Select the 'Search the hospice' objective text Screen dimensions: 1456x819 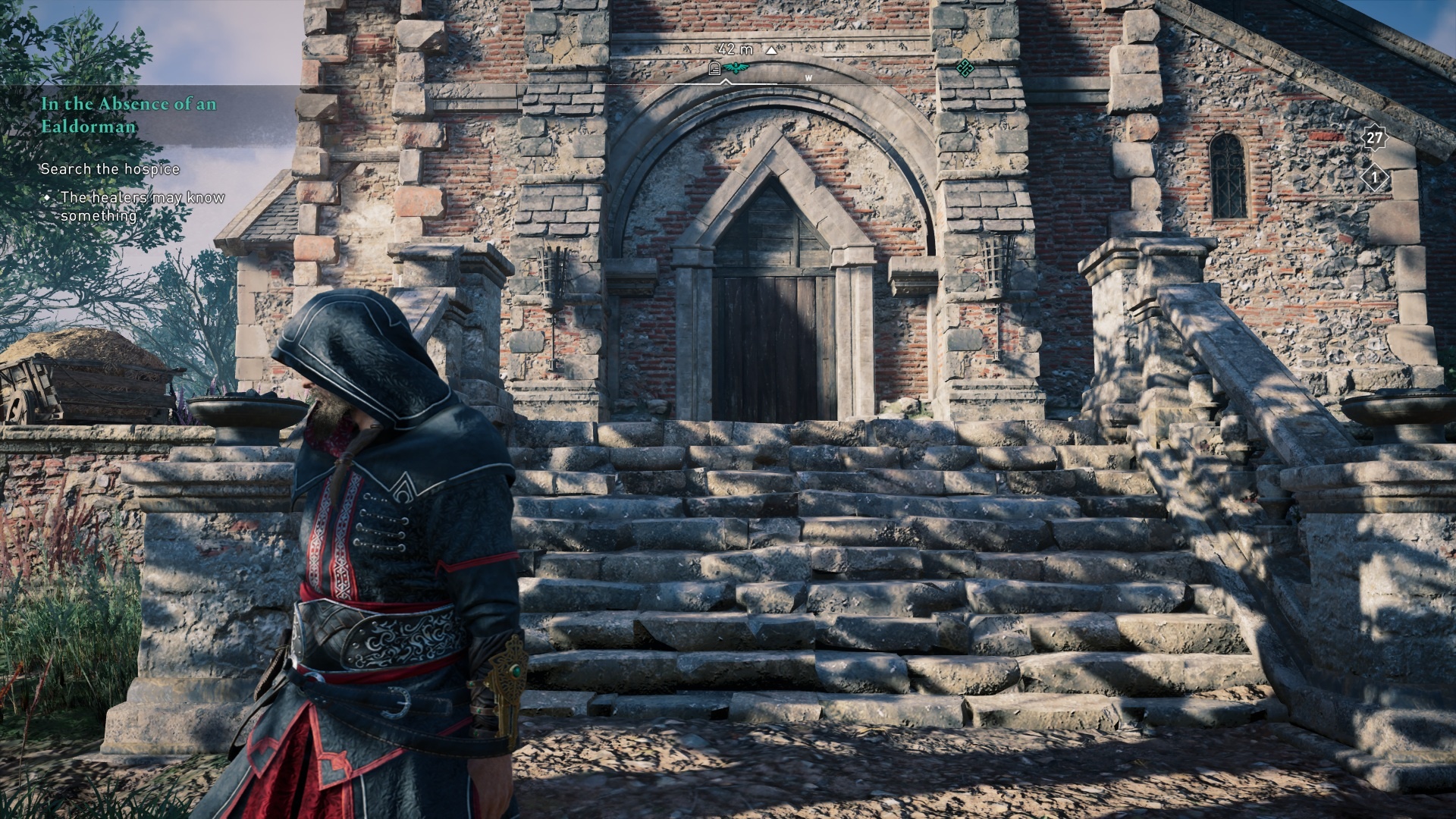[x=110, y=169]
